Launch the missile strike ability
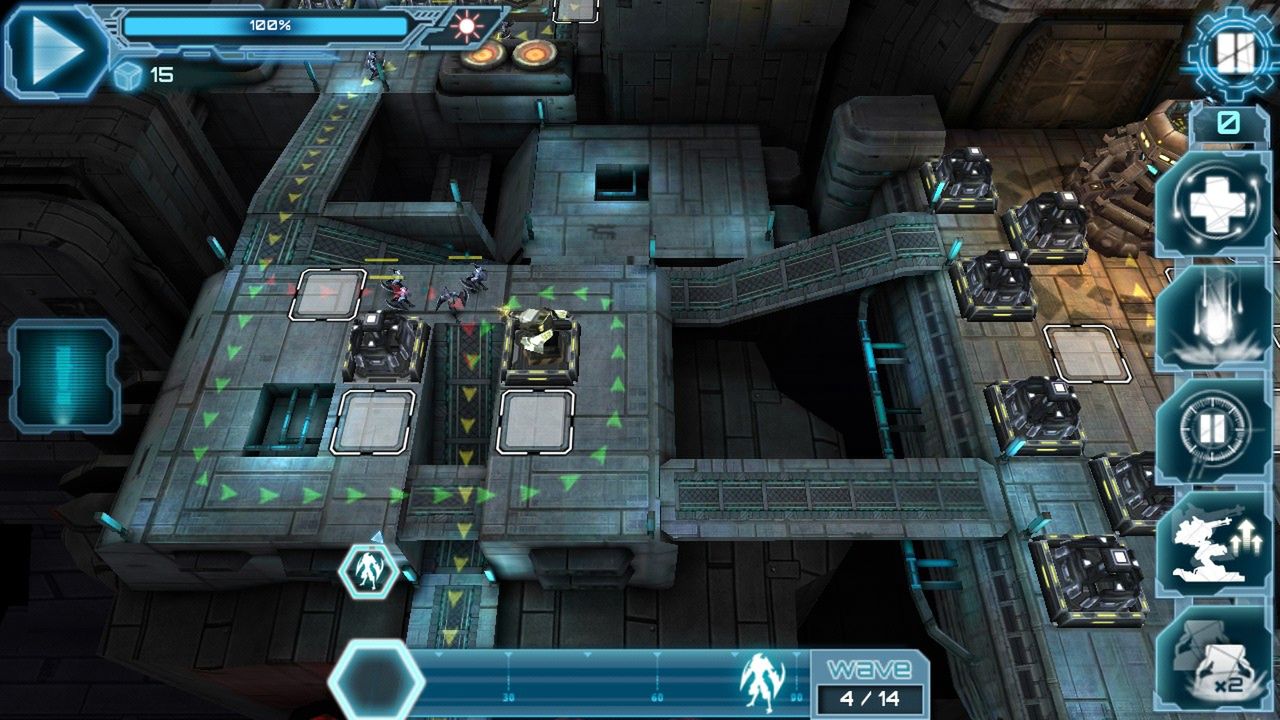Viewport: 1280px width, 720px height. [x=1214, y=319]
